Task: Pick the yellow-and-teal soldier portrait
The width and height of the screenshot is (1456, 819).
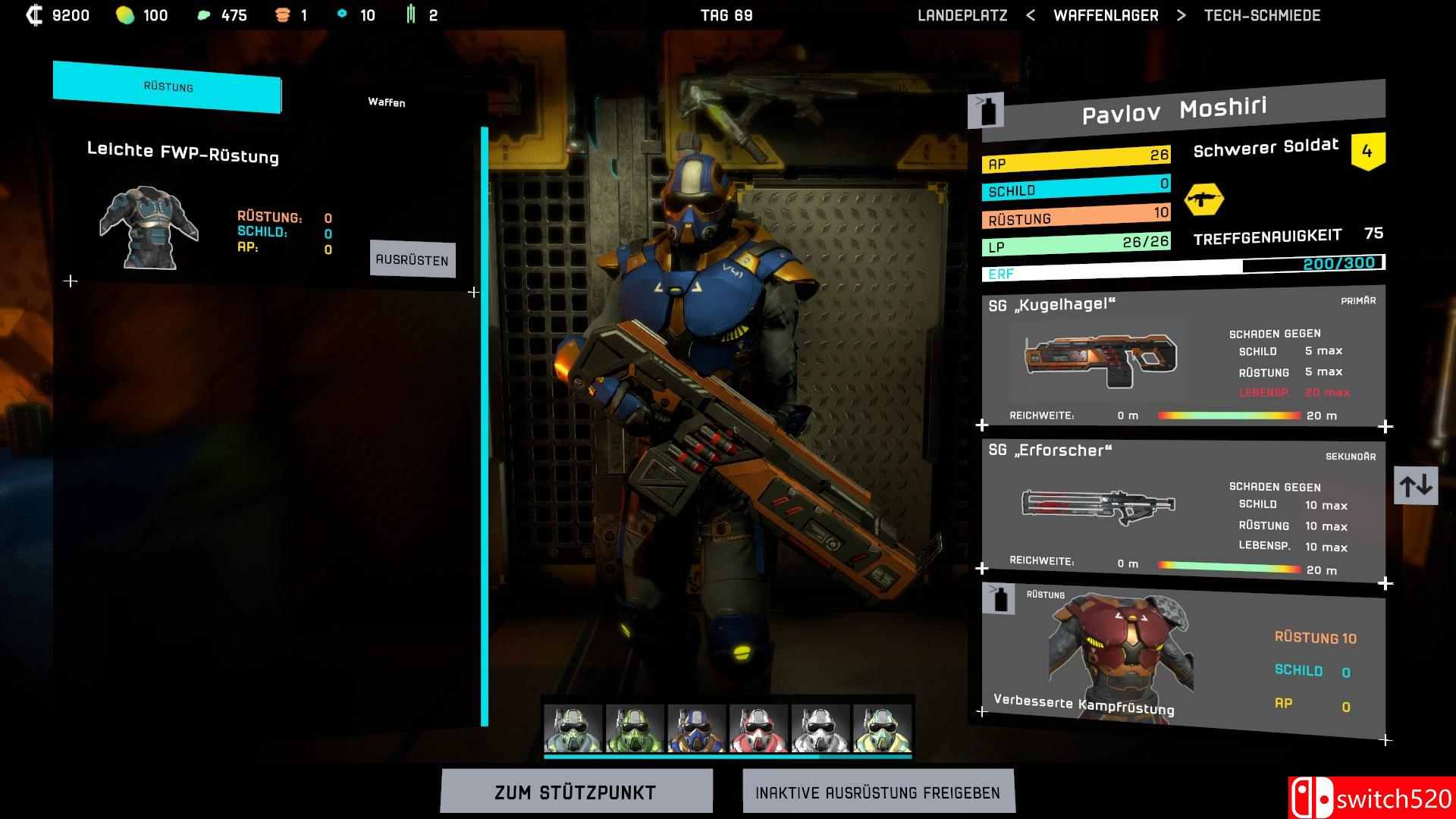Action: tap(882, 729)
